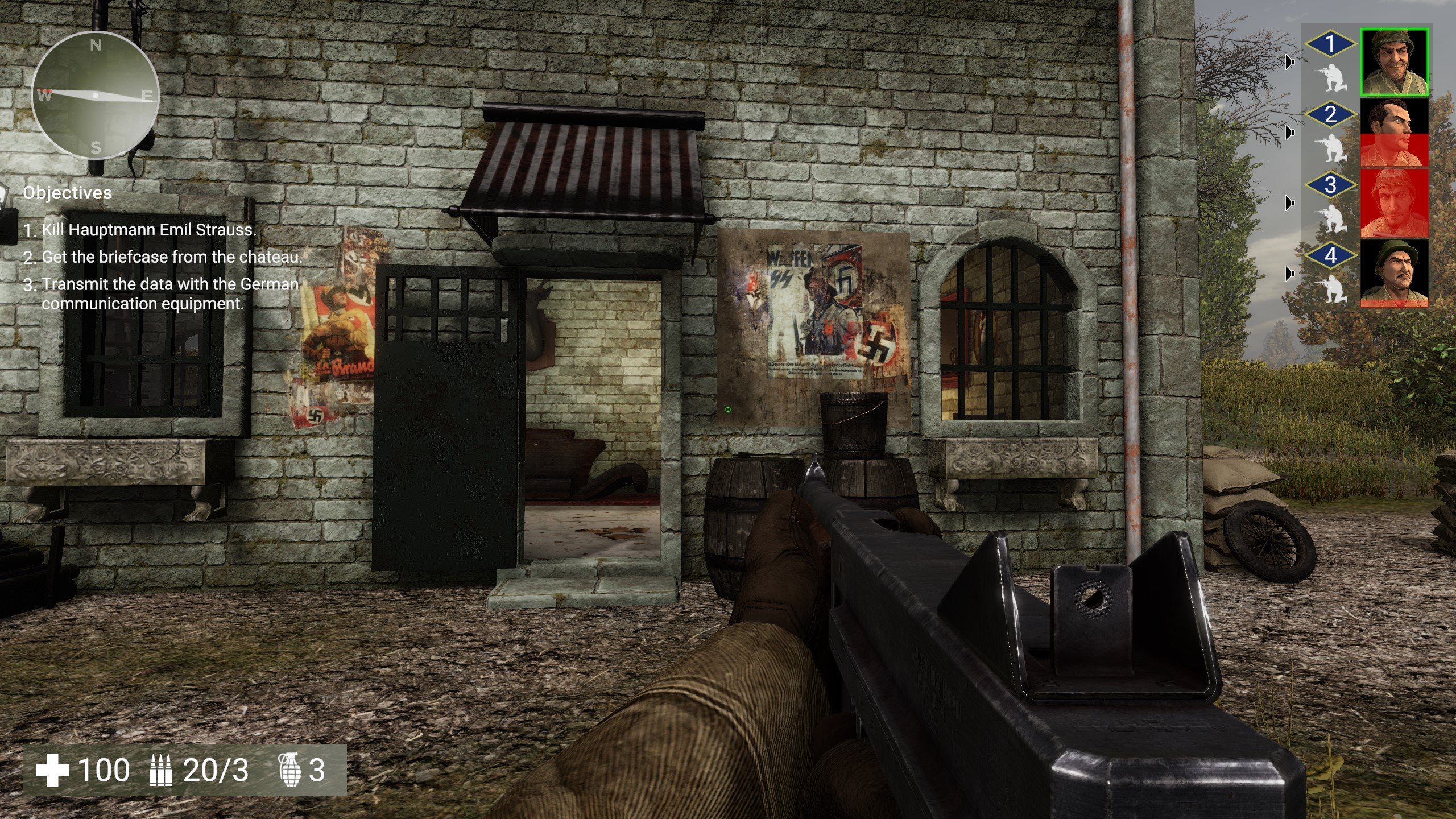Screen dimensions: 1456x819
Task: Click the Objectives header
Action: 67,193
